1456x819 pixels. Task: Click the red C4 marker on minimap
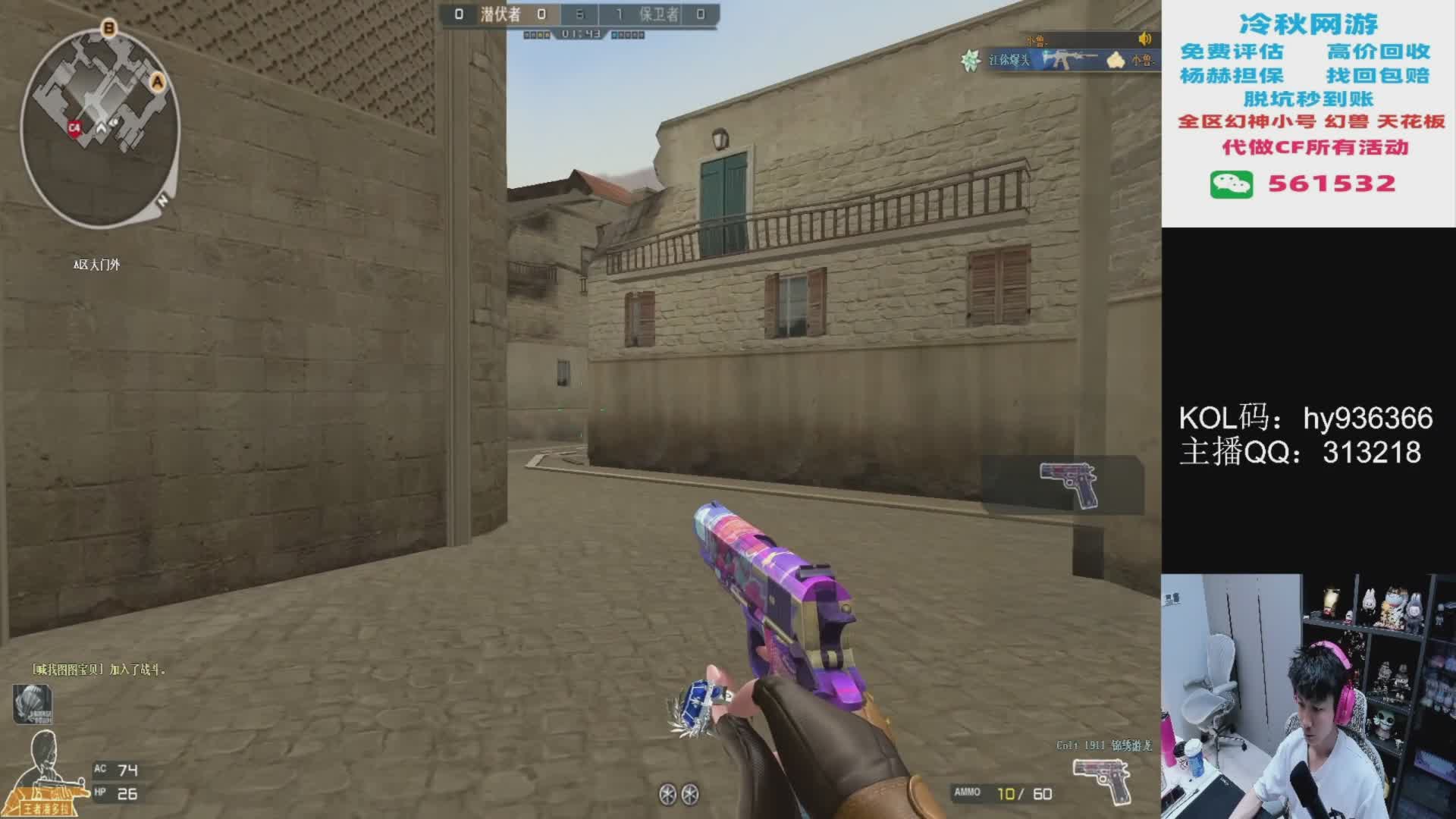tap(74, 128)
